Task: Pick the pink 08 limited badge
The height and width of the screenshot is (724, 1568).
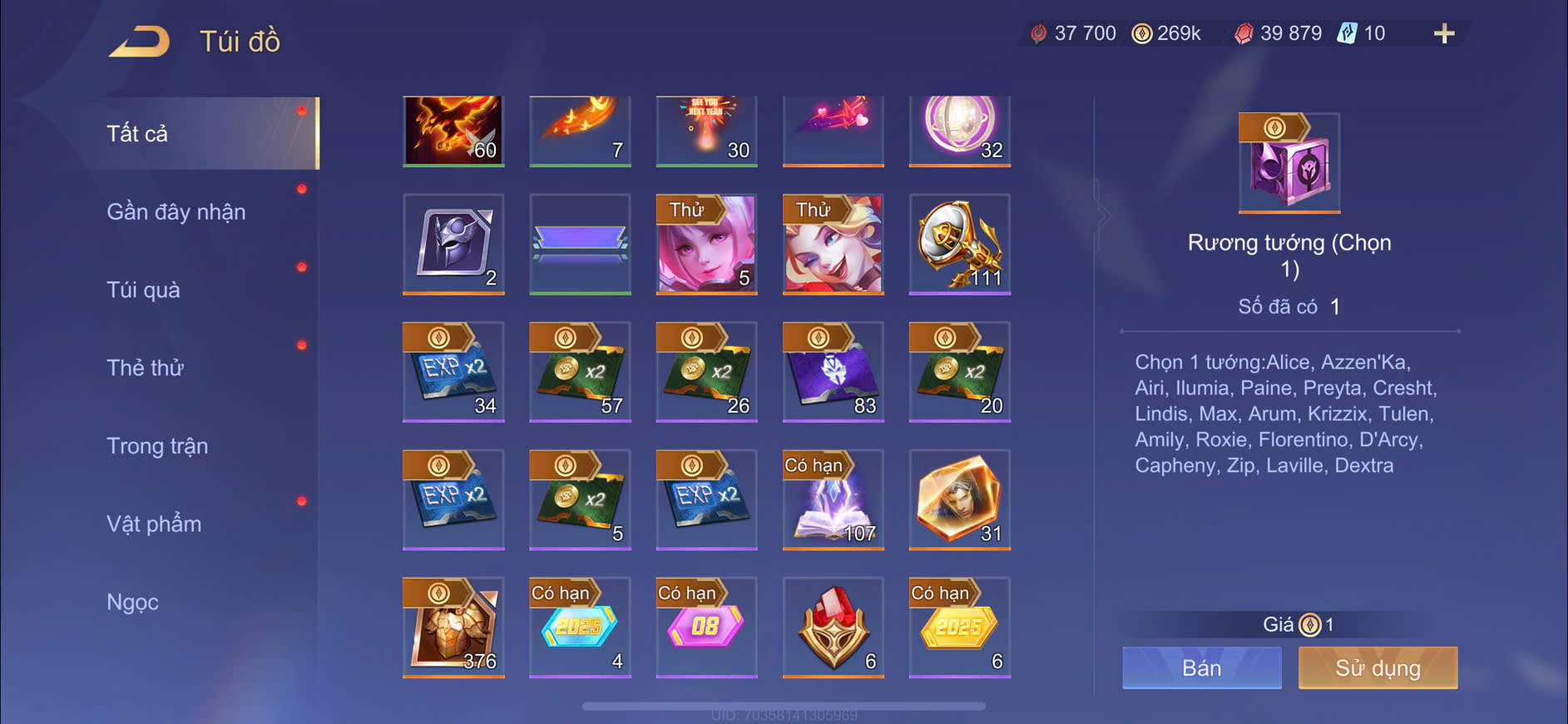Action: tap(706, 627)
